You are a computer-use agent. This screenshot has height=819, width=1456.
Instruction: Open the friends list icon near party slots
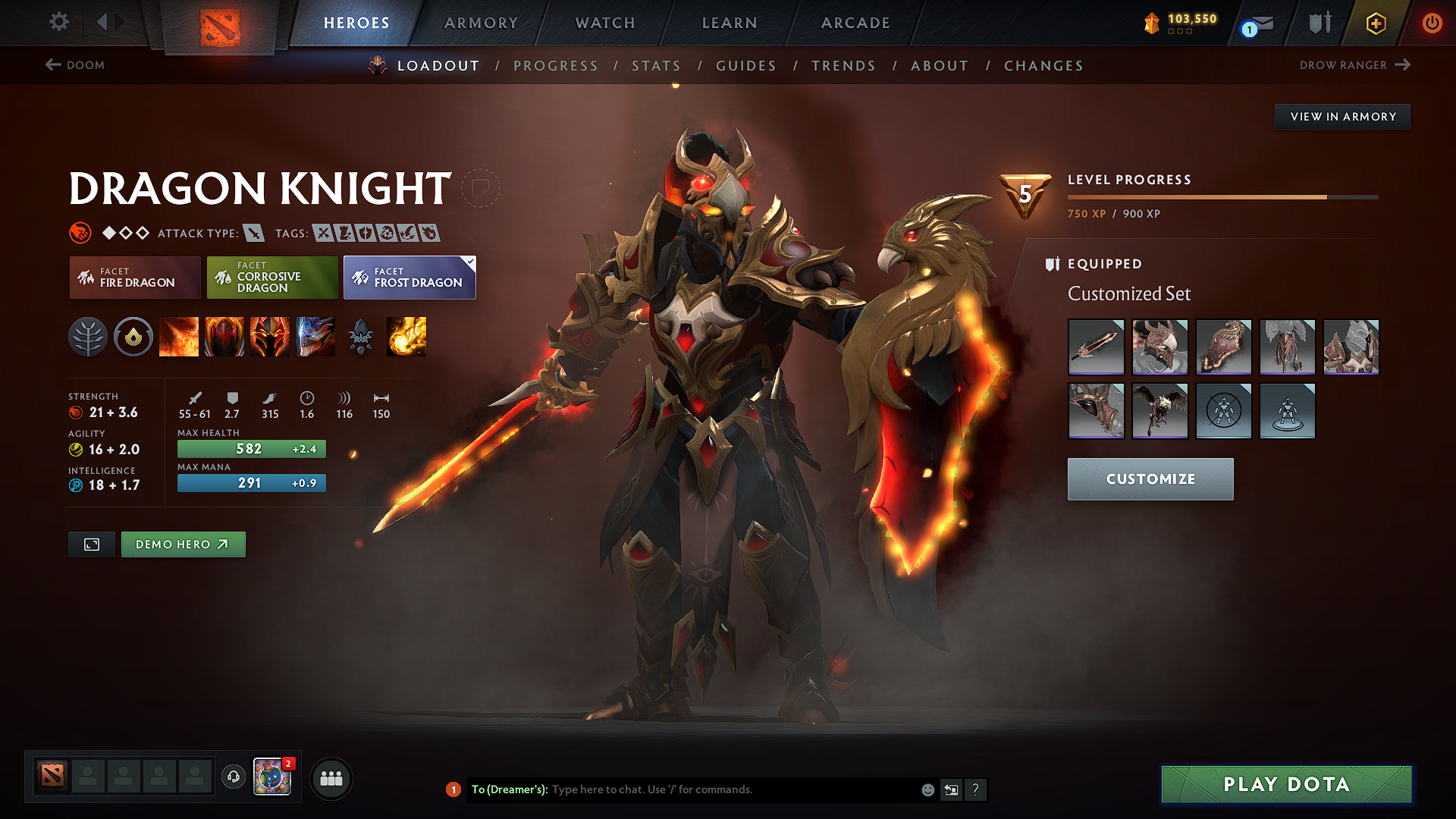[x=331, y=778]
